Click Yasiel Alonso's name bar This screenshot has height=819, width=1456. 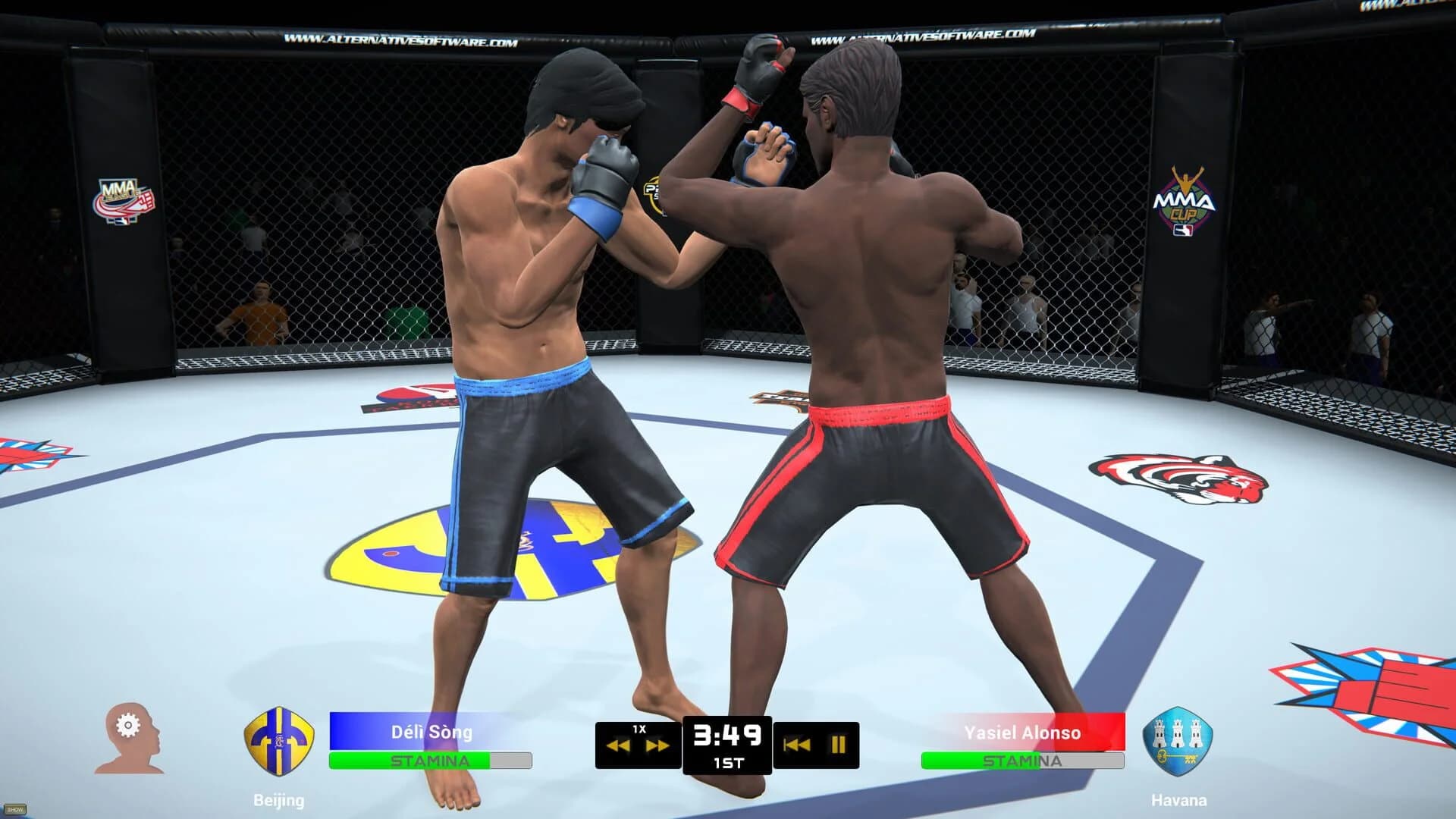coord(1024,732)
